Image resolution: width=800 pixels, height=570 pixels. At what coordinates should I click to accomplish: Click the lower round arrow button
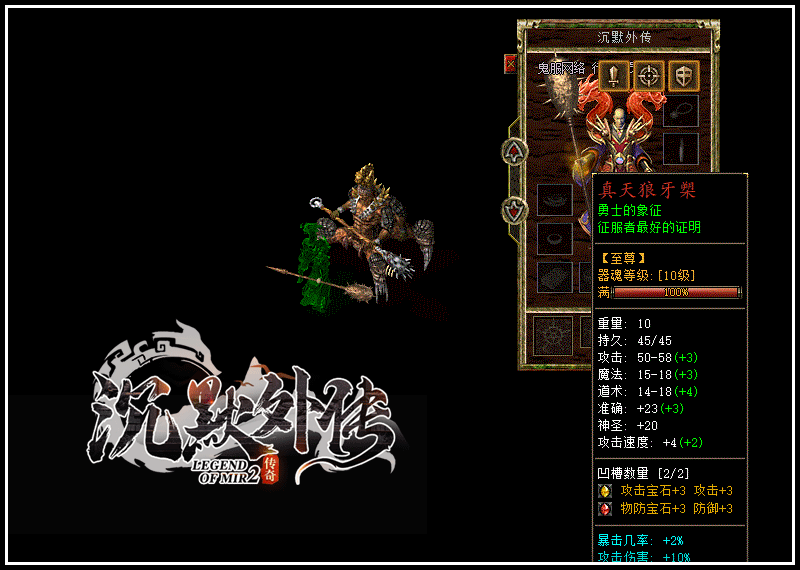[514, 210]
